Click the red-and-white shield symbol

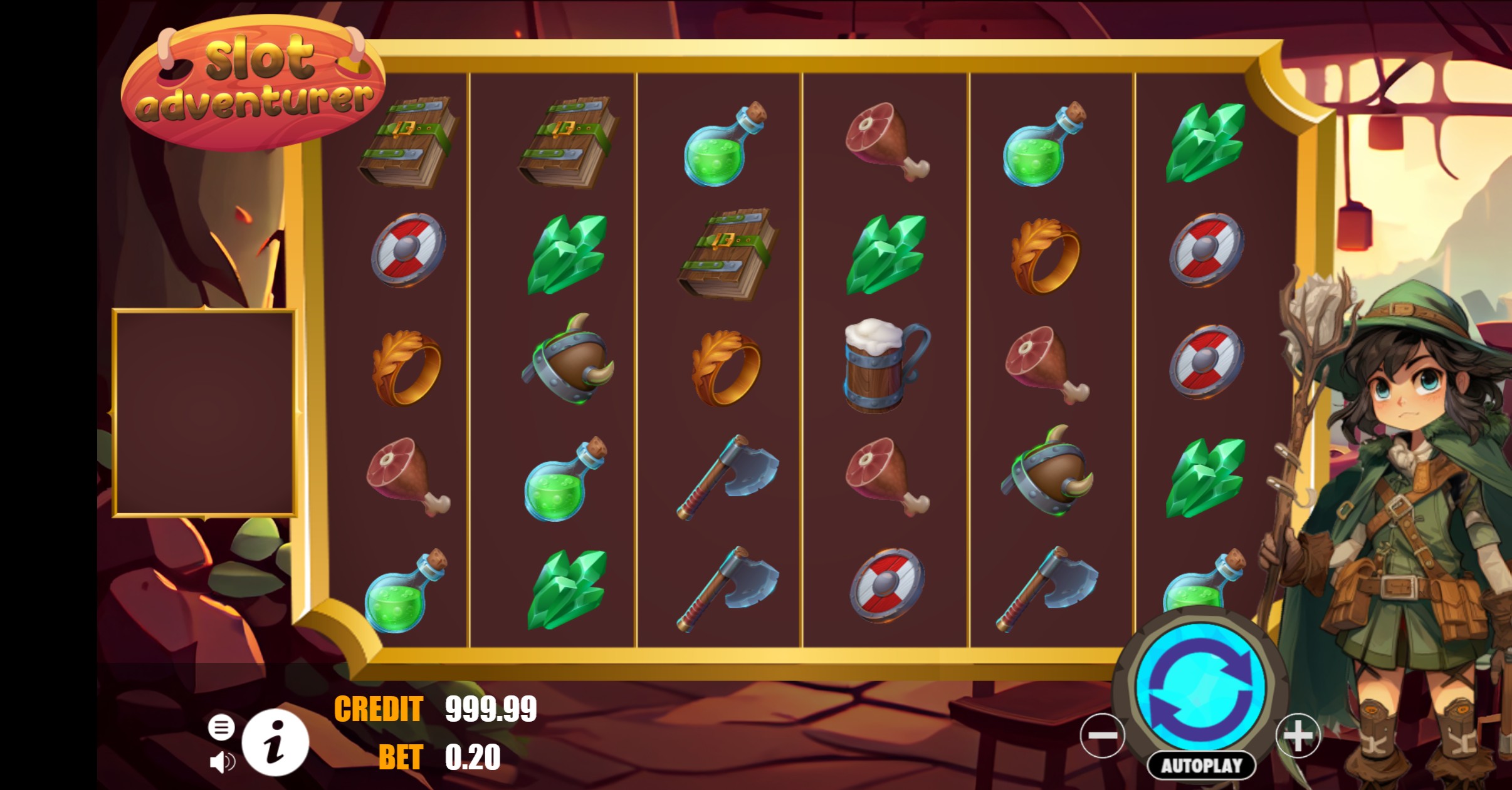[407, 251]
